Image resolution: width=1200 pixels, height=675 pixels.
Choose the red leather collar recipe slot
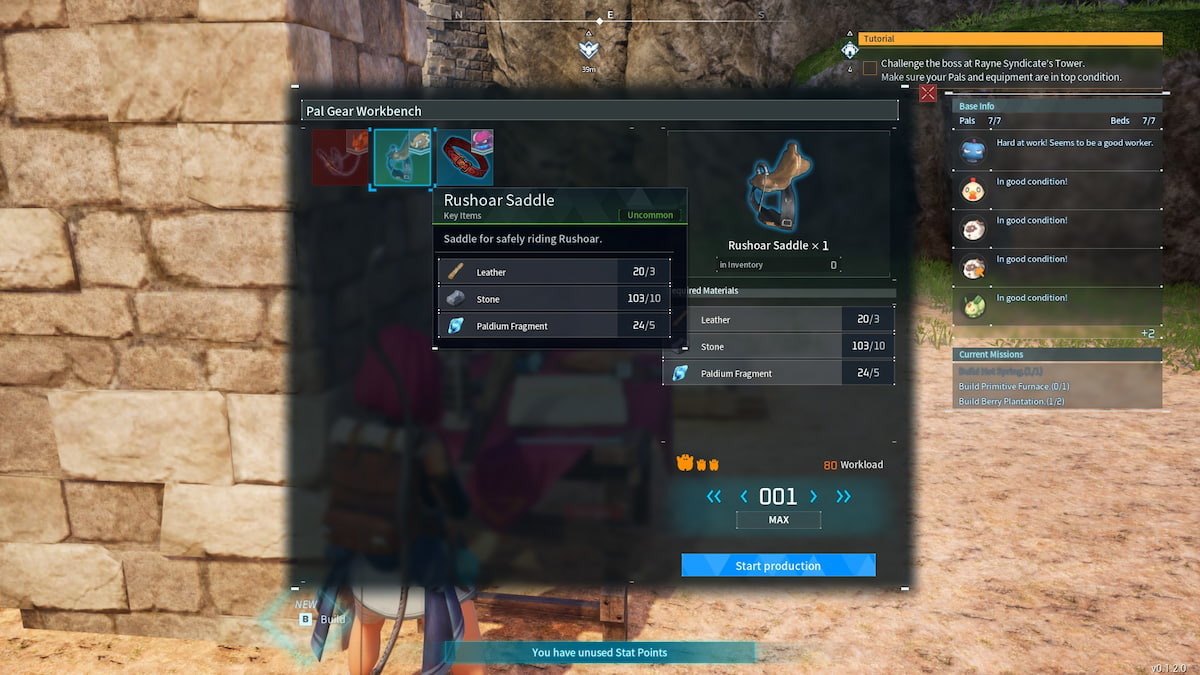465,157
